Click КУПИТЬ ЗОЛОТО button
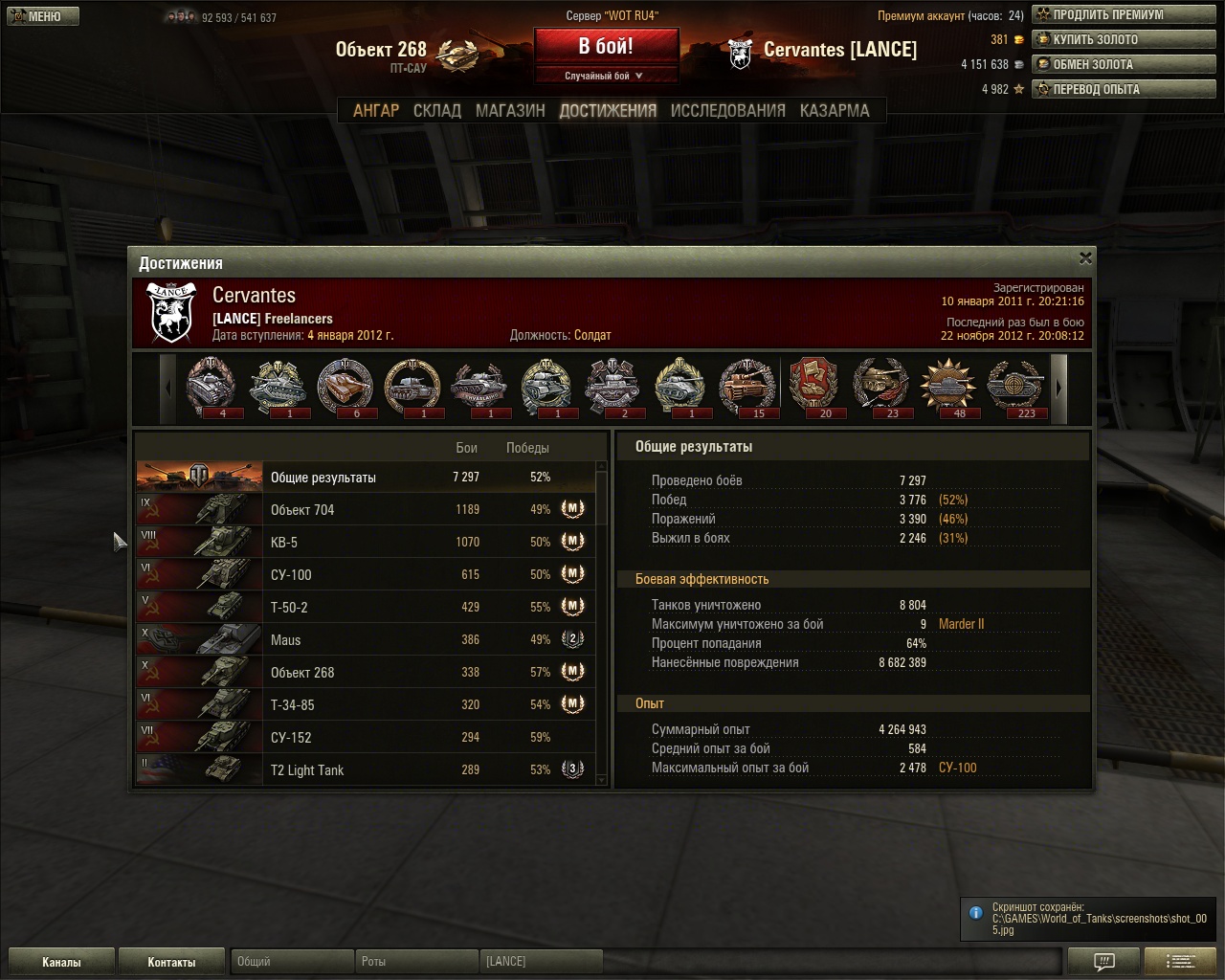Screen dimensions: 1225x980 [x=1122, y=39]
